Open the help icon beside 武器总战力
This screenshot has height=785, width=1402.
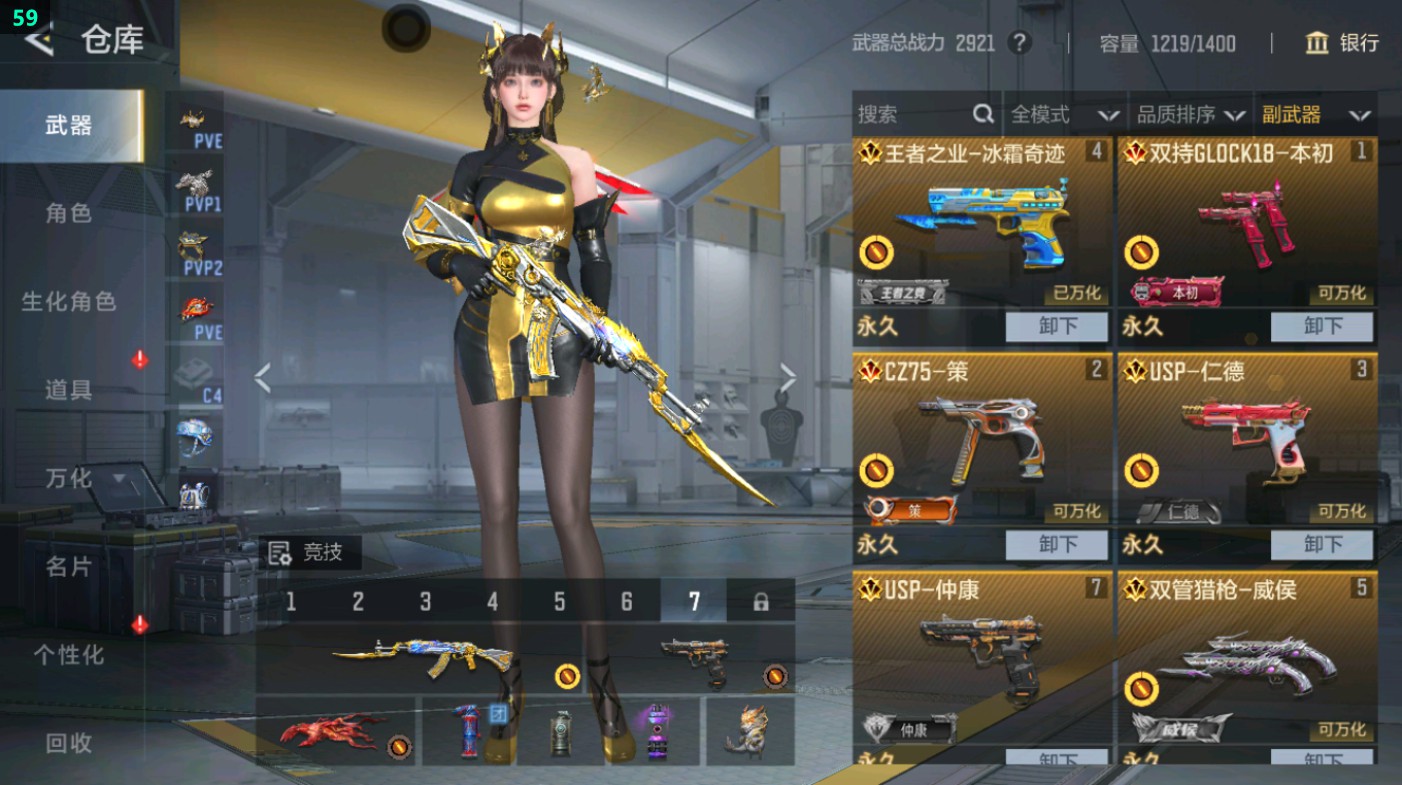1021,43
